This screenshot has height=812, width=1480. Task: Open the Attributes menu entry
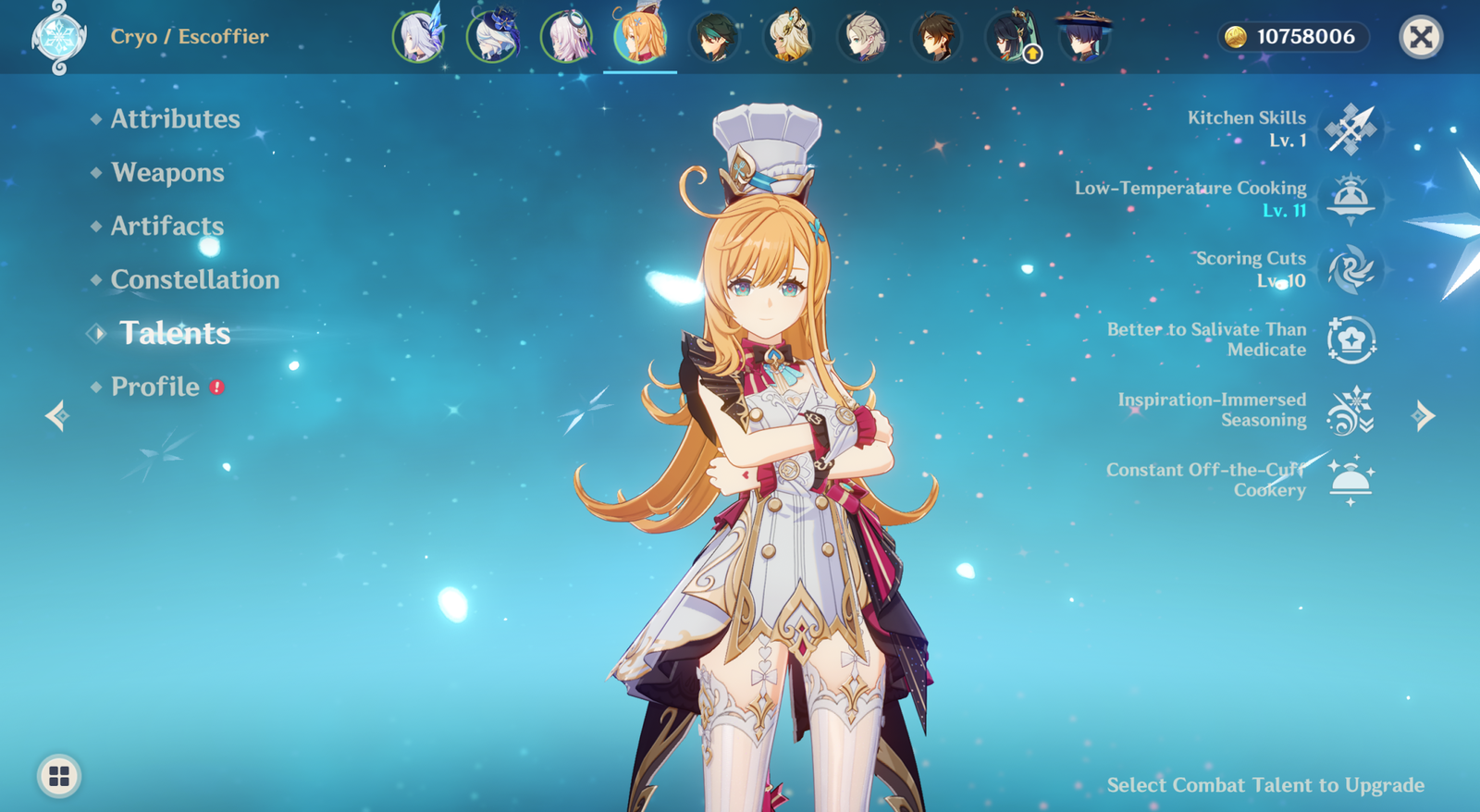(175, 119)
